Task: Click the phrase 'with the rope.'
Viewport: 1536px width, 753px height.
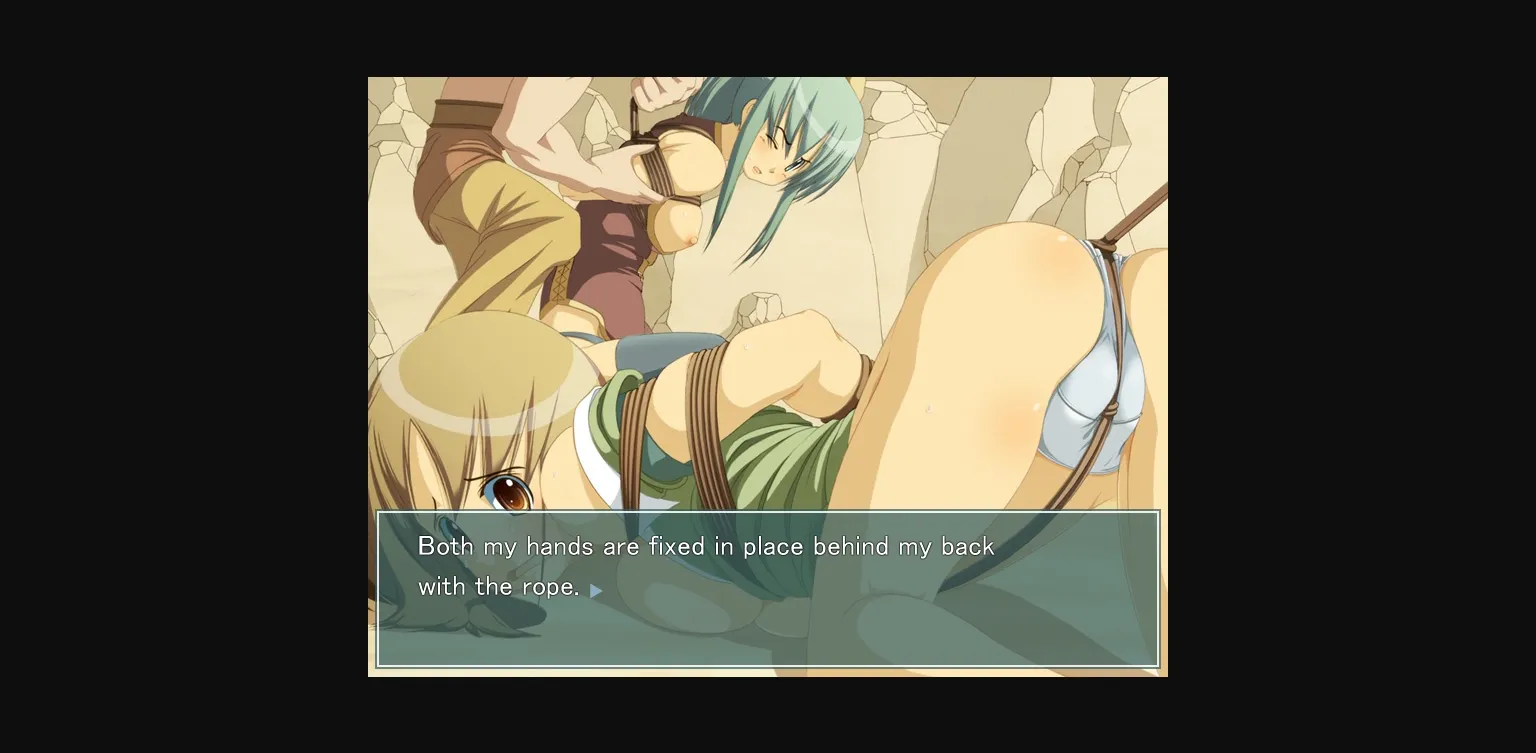Action: (497, 587)
